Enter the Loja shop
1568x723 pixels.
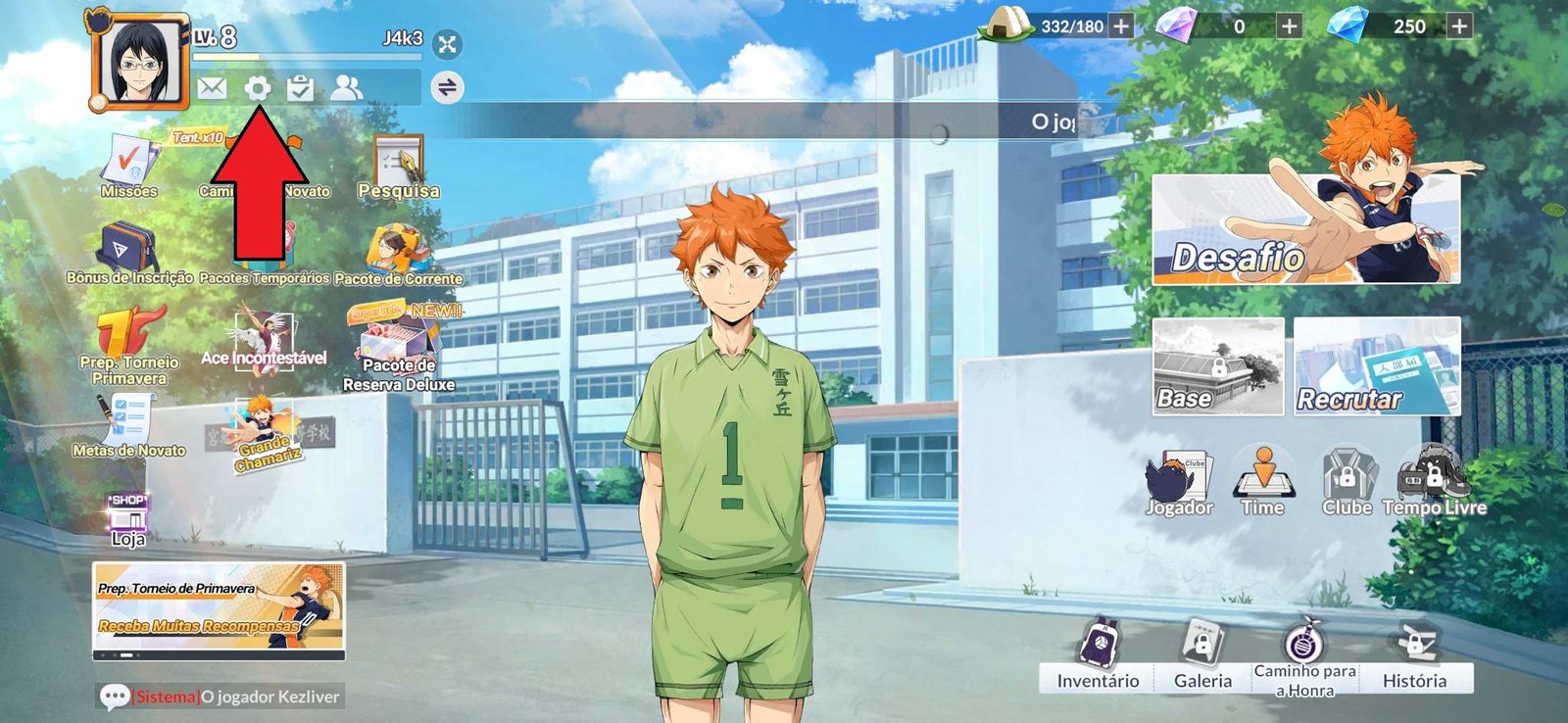(128, 519)
